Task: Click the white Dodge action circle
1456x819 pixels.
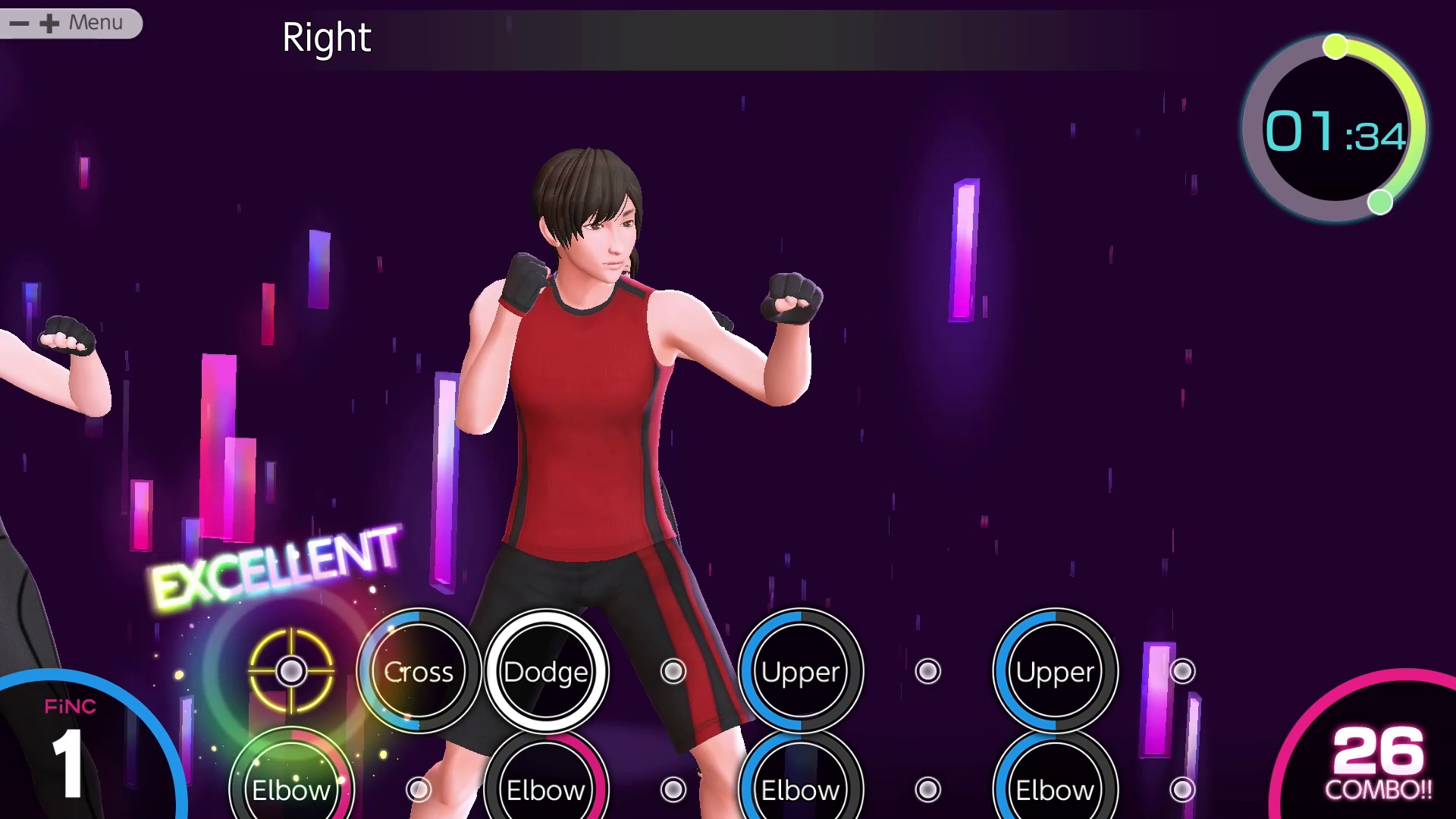Action: [x=546, y=670]
